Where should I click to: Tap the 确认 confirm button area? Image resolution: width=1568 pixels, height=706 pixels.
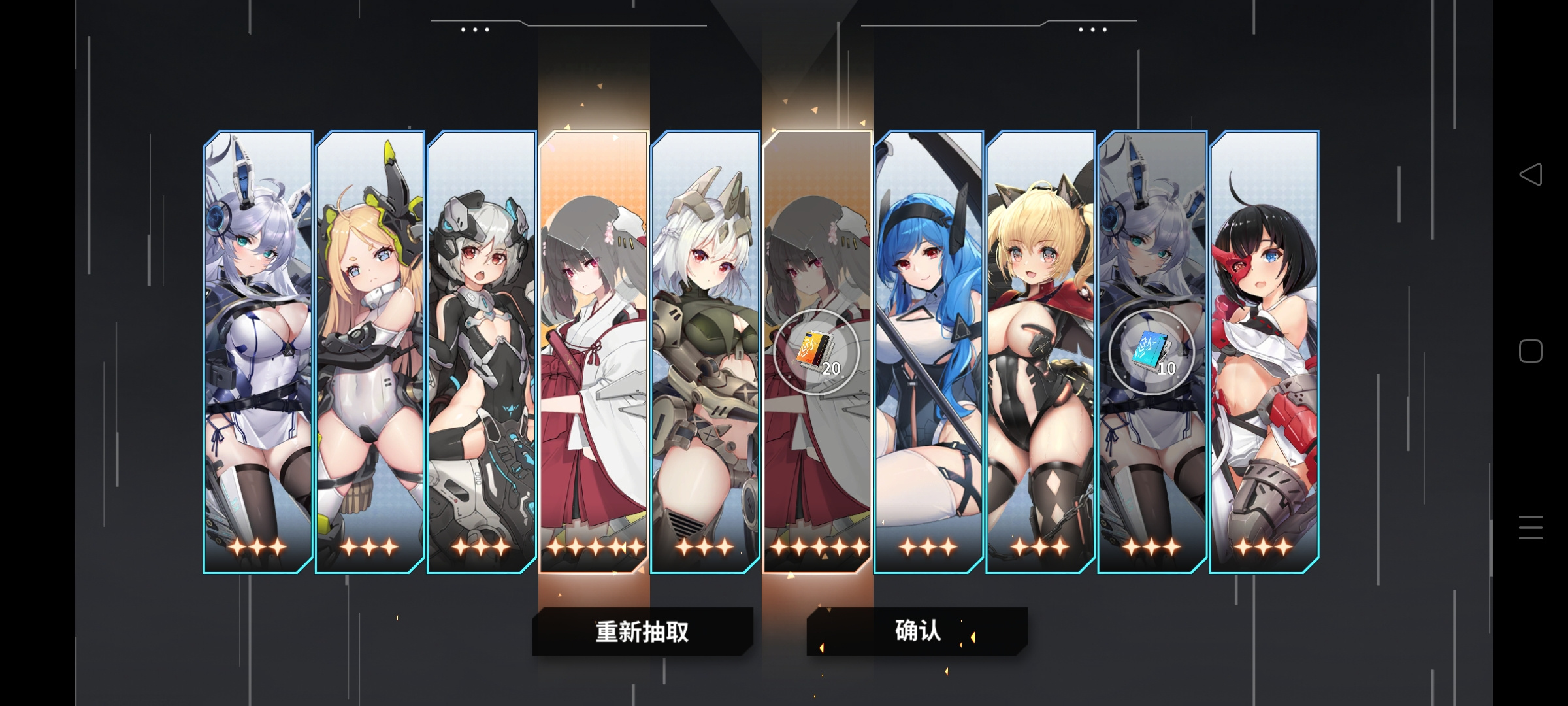click(917, 631)
